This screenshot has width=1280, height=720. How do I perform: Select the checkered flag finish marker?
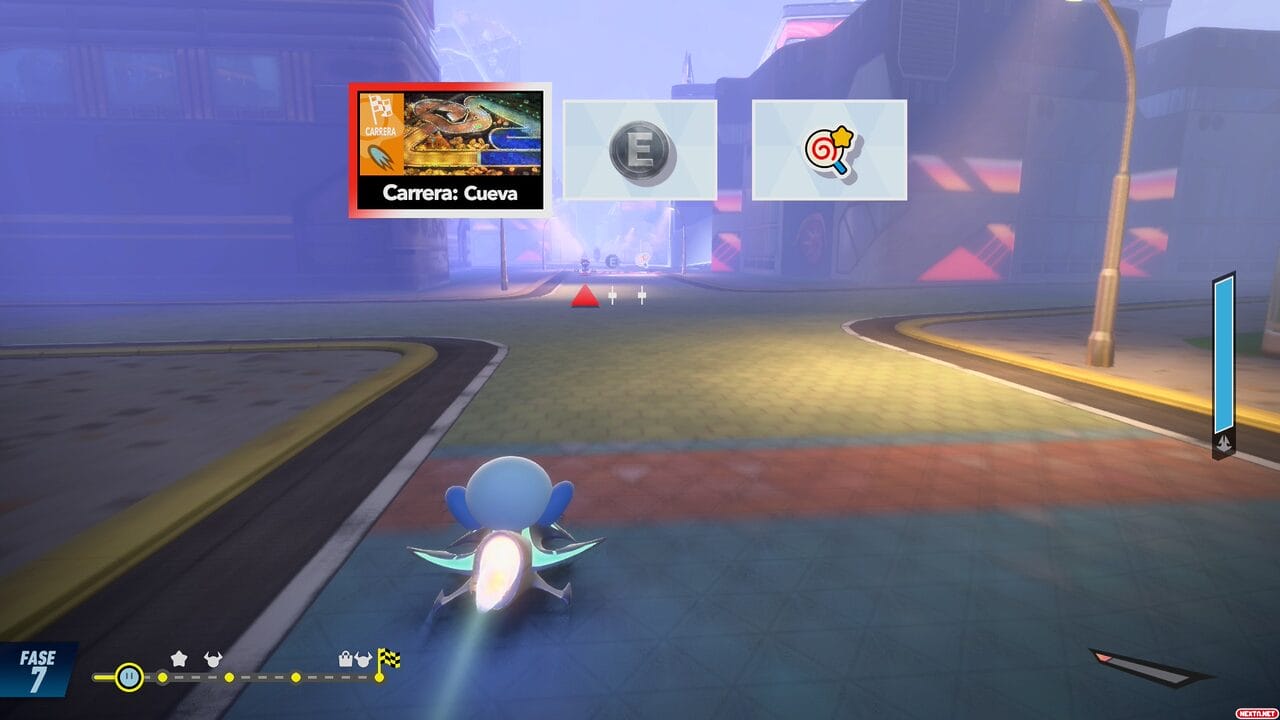pos(389,658)
